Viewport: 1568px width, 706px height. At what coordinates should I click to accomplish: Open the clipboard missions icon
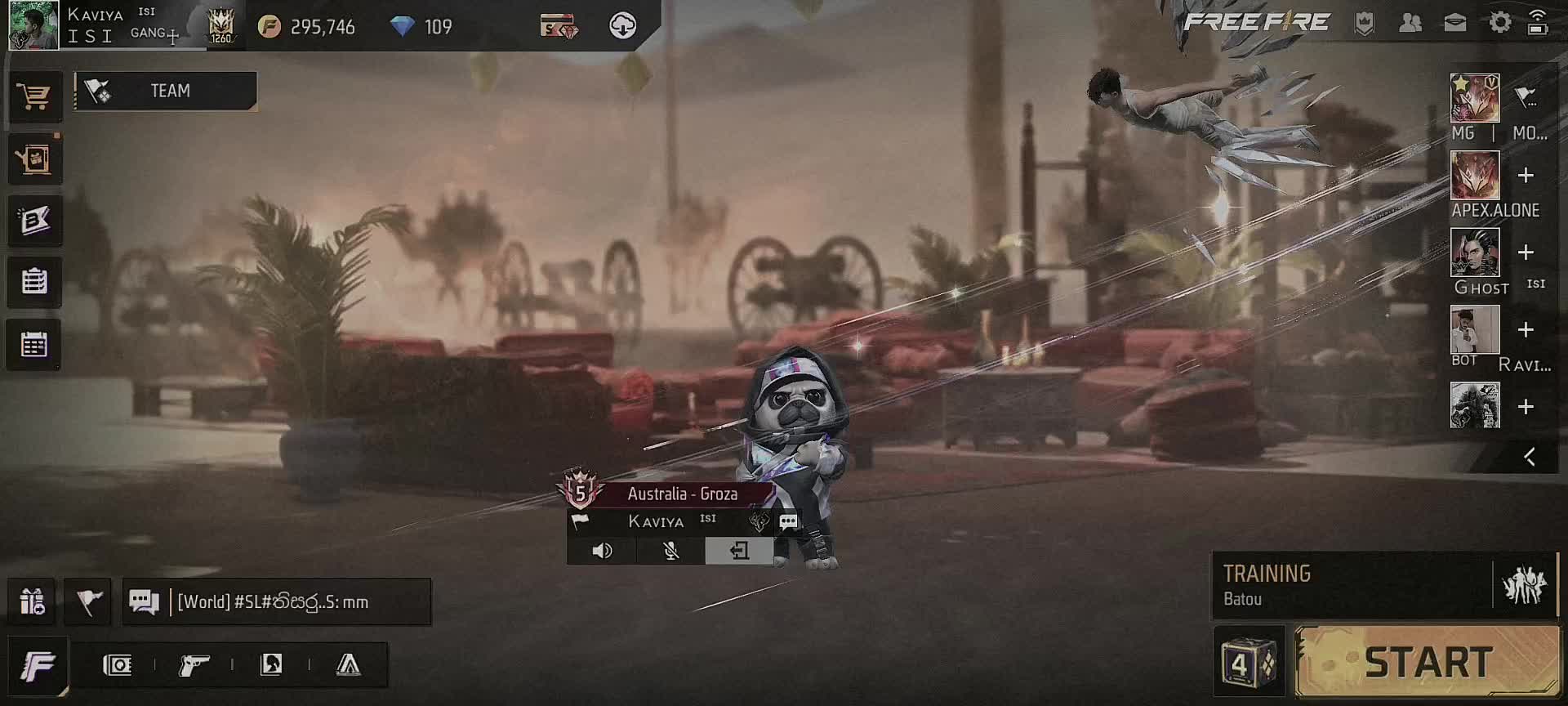(33, 282)
